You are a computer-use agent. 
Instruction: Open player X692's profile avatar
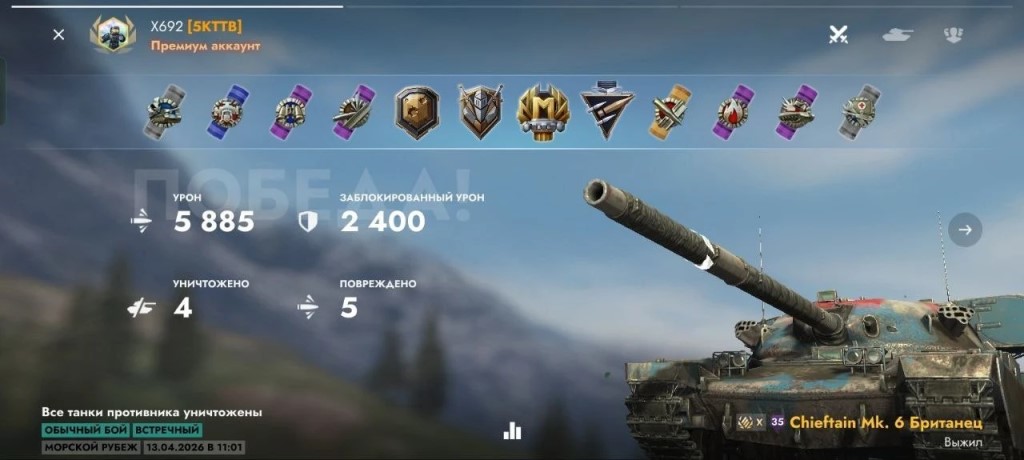[x=112, y=35]
